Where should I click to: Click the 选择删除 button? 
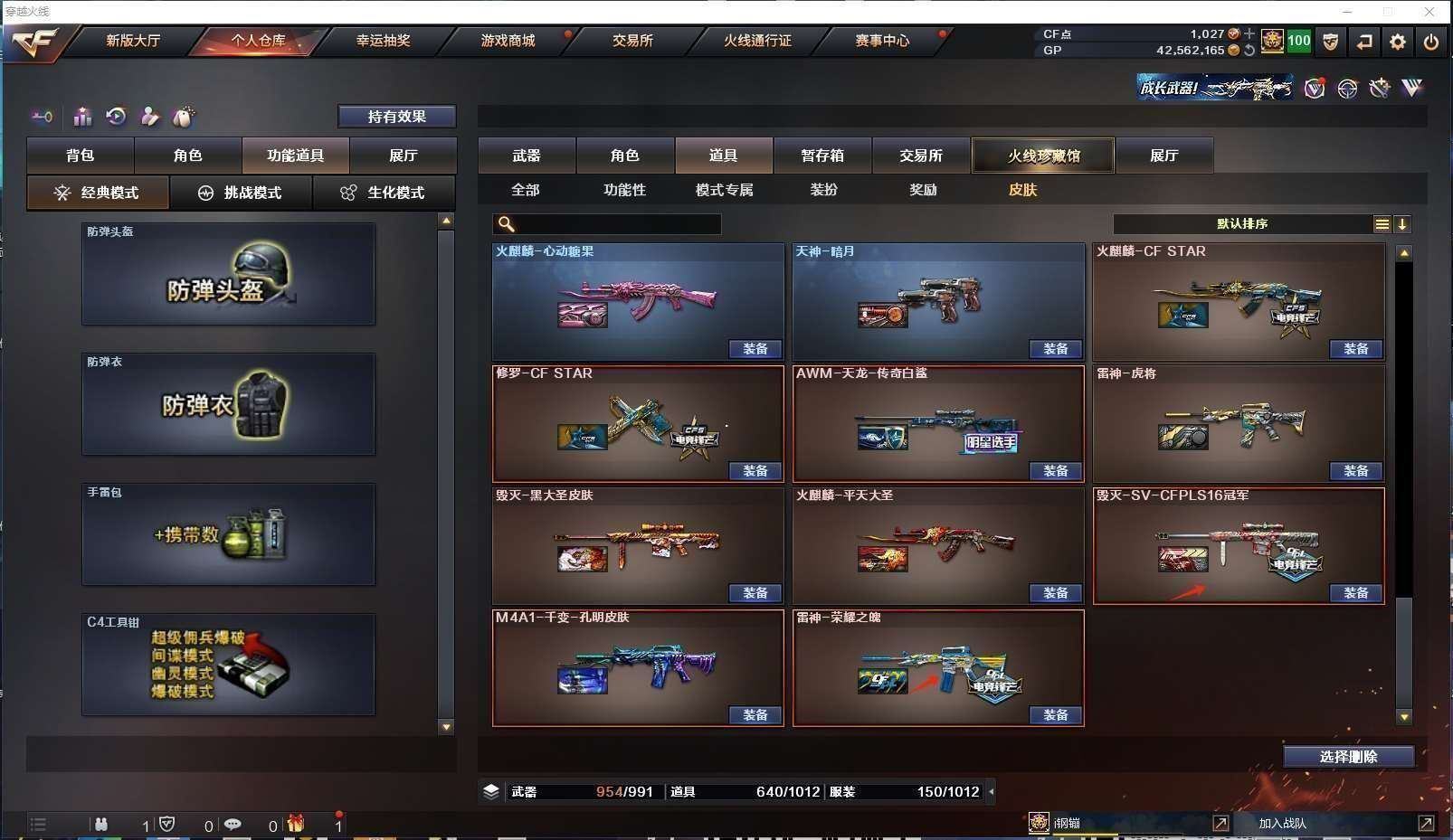click(1348, 757)
